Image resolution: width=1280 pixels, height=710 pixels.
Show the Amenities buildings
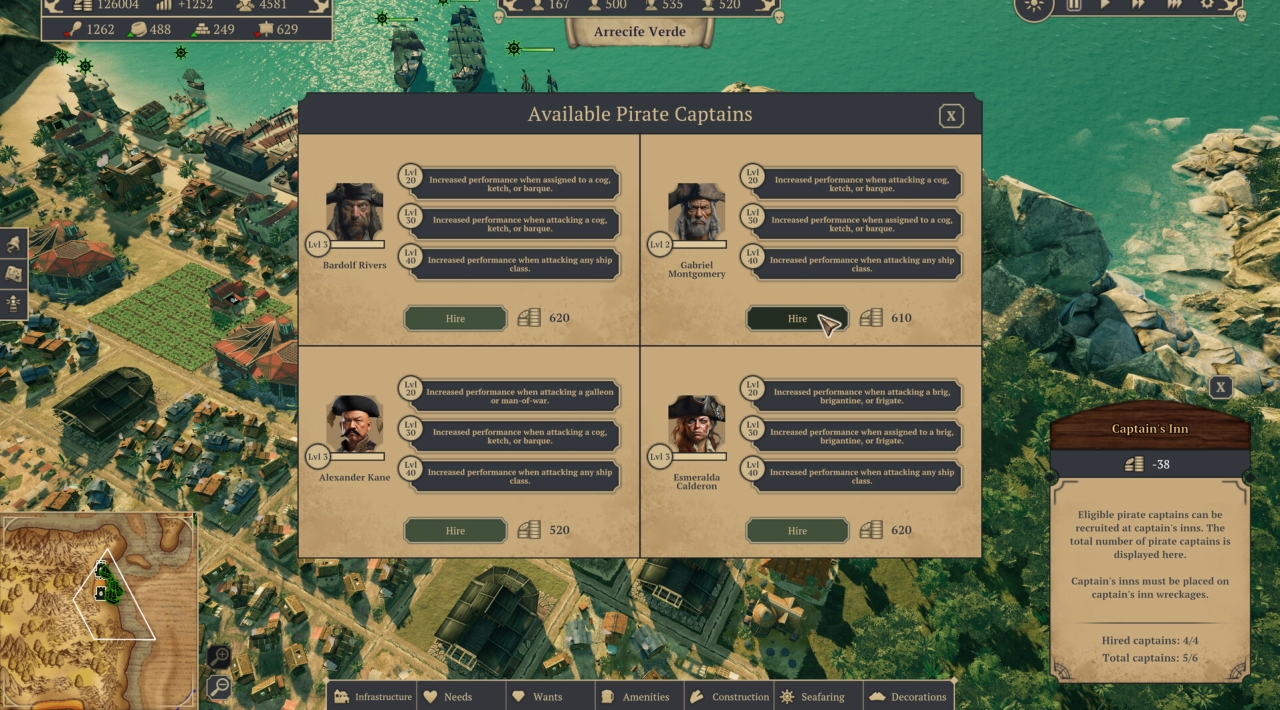635,696
